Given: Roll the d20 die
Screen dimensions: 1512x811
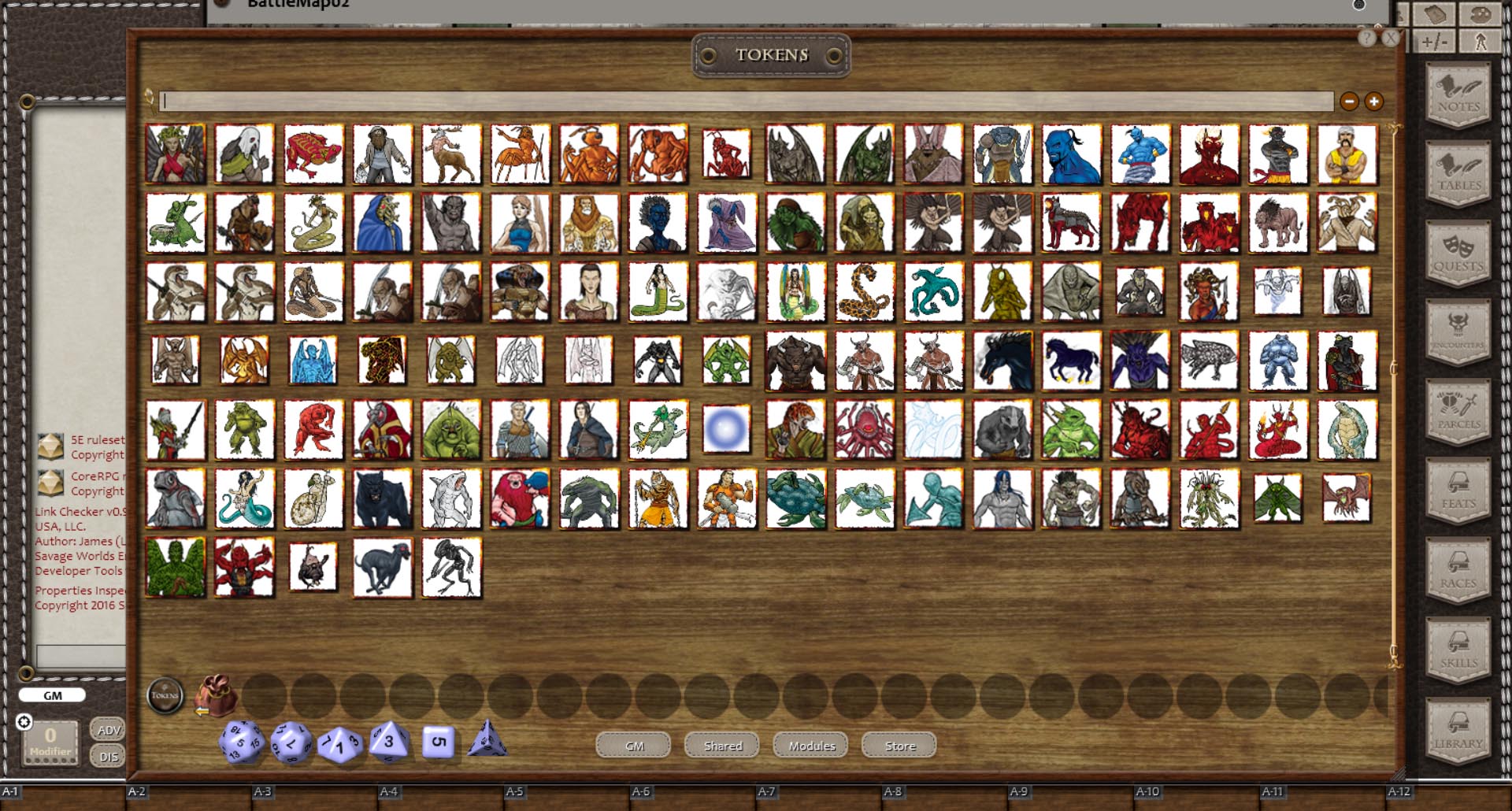Looking at the screenshot, I should pos(241,742).
